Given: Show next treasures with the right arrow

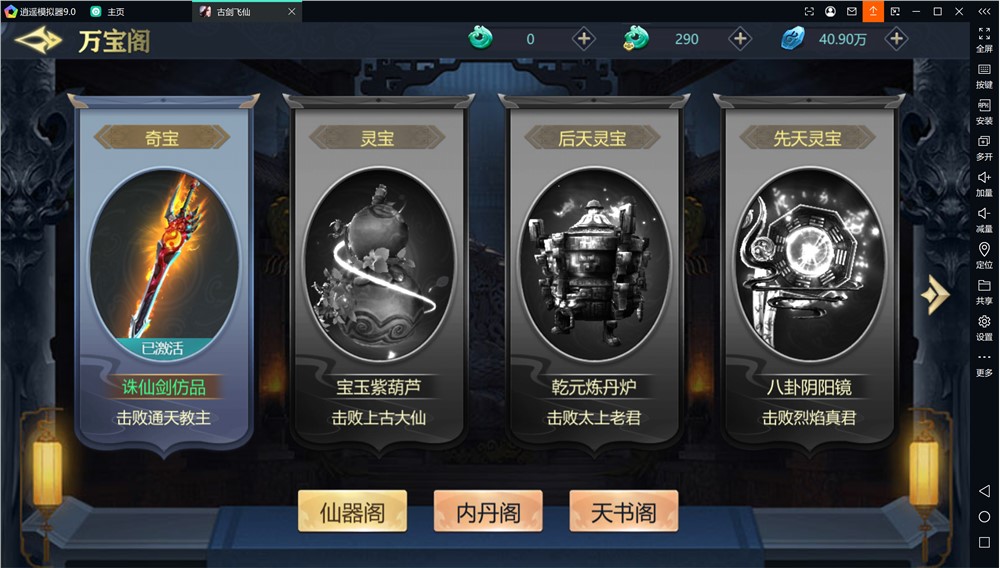Looking at the screenshot, I should coord(935,294).
